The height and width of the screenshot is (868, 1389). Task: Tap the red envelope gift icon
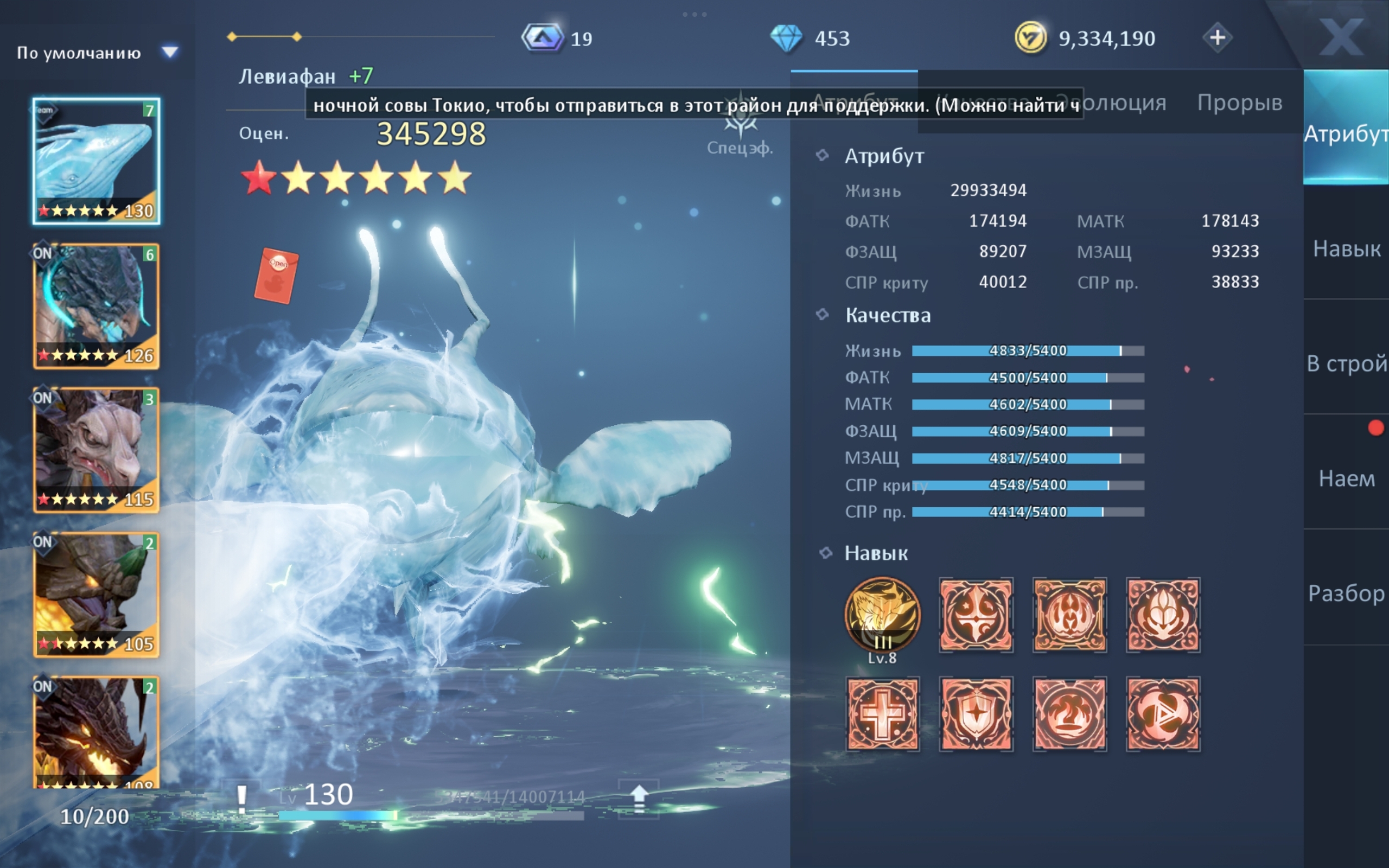point(276,276)
